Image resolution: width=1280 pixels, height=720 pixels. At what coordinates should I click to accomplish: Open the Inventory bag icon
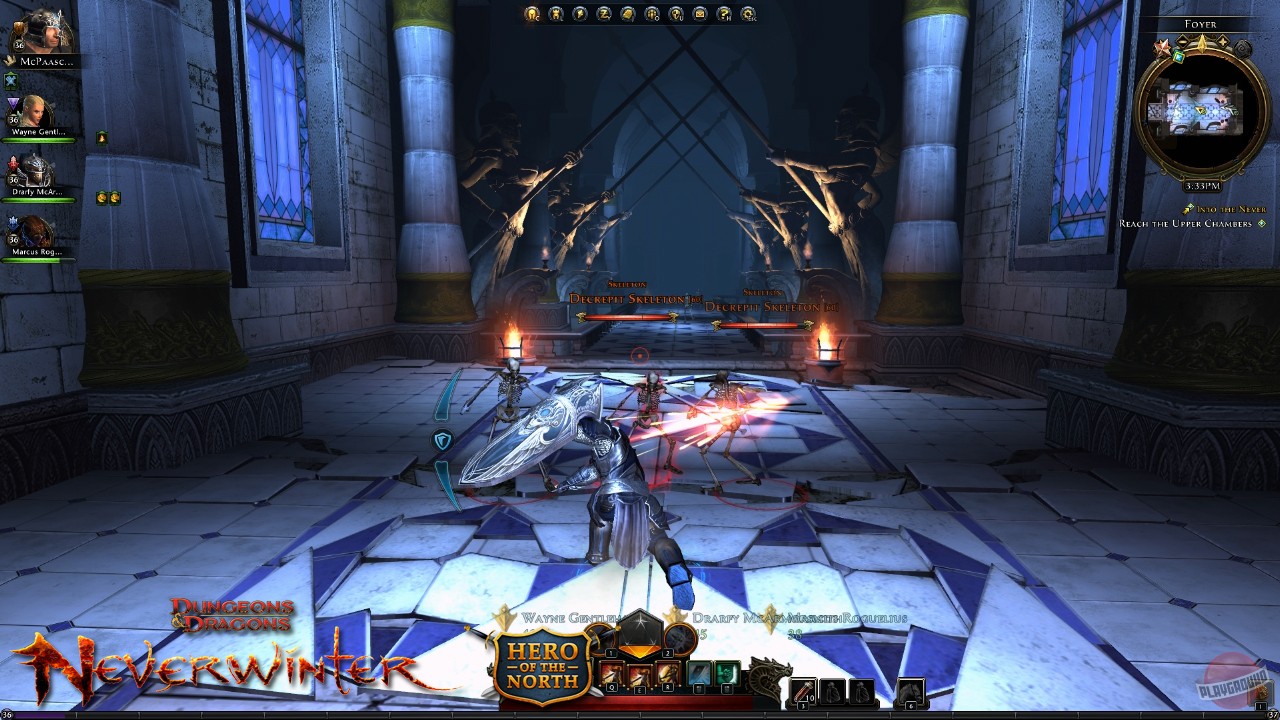(628, 14)
